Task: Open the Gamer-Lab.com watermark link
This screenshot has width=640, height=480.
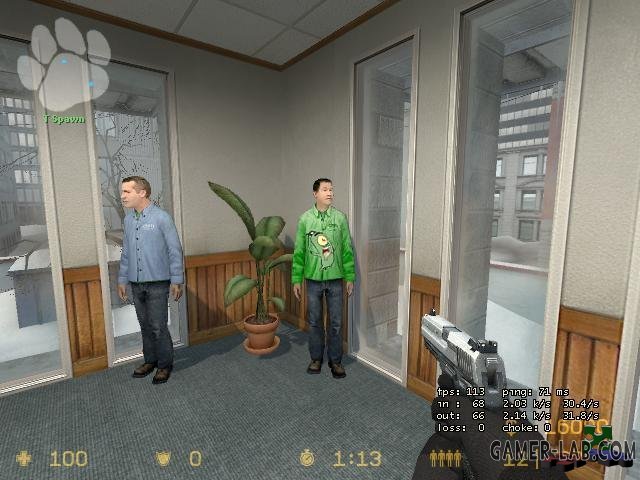Action: pos(560,451)
